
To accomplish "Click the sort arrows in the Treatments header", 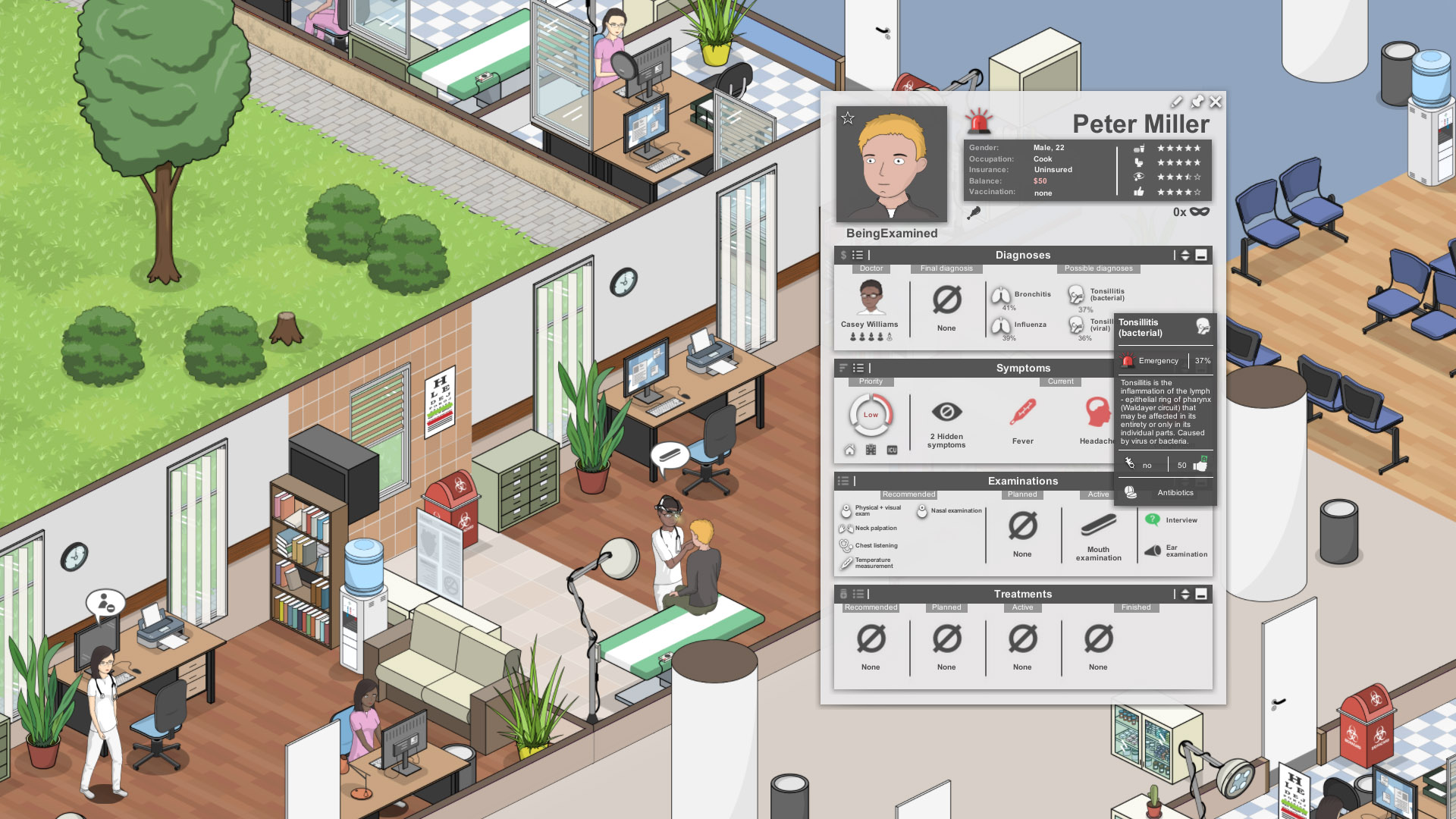I will click(1184, 595).
